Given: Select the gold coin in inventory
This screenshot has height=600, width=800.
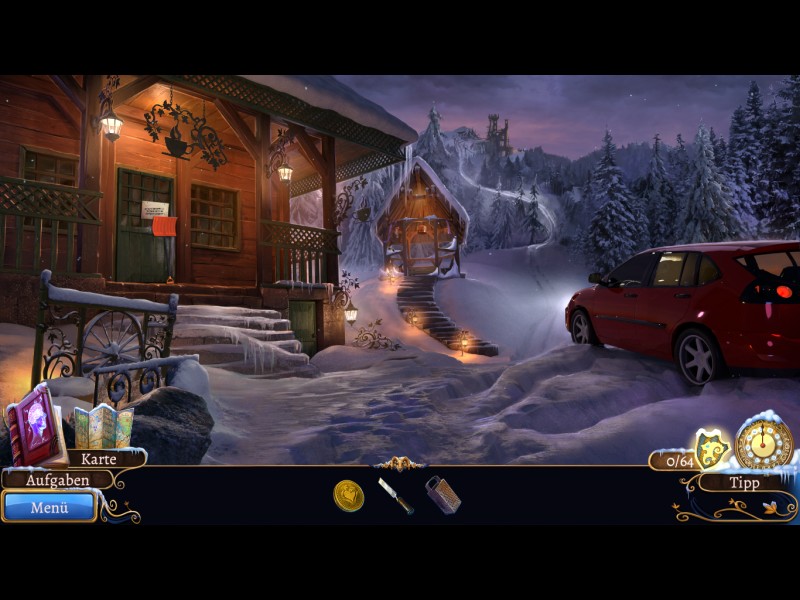Looking at the screenshot, I should point(348,494).
